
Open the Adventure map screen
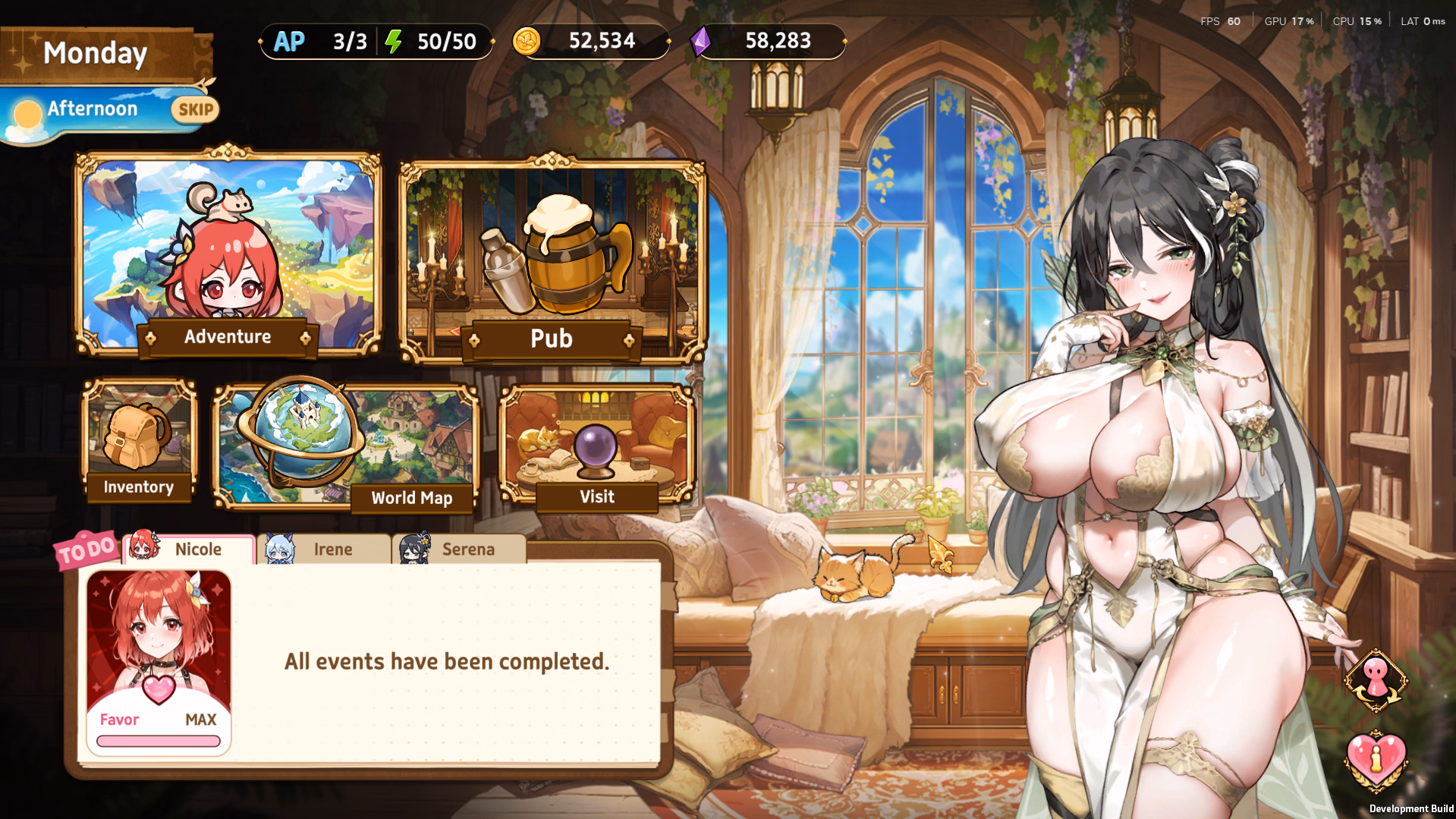228,258
